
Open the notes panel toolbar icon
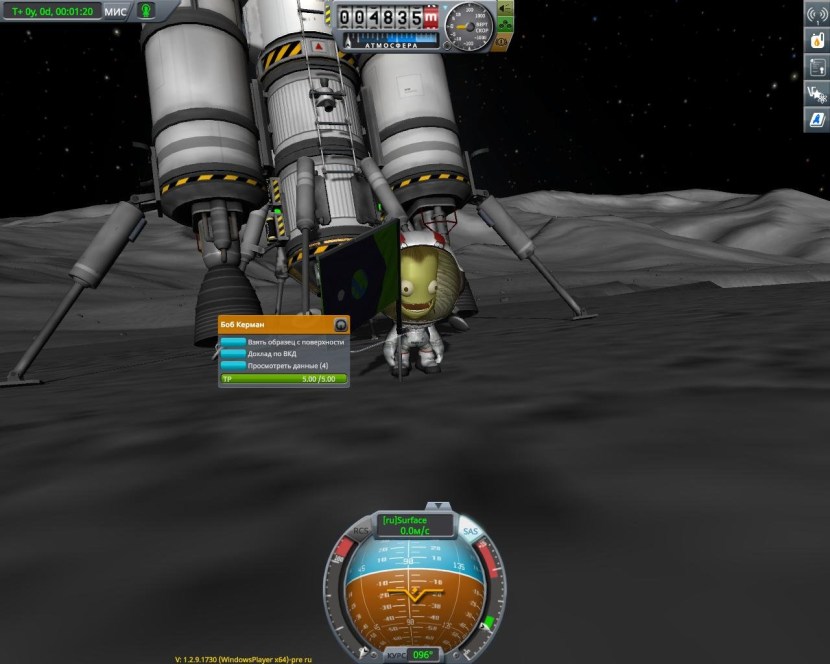pyautogui.click(x=816, y=68)
